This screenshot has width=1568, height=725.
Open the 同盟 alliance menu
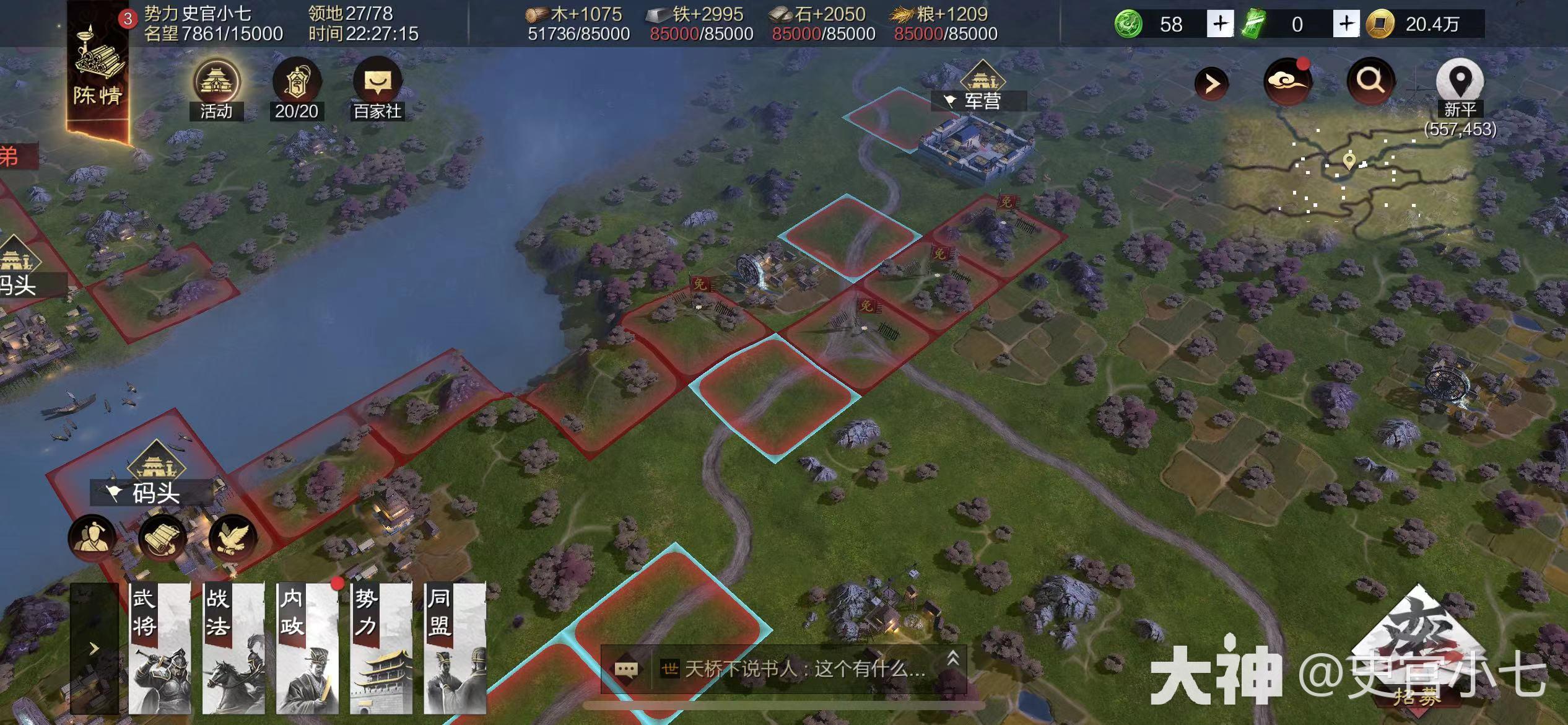[455, 648]
